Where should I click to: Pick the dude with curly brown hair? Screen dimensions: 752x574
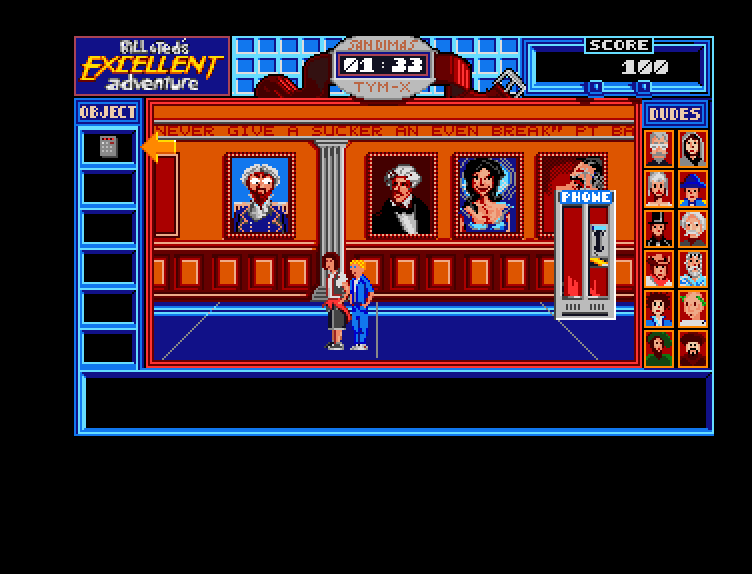pos(659,309)
